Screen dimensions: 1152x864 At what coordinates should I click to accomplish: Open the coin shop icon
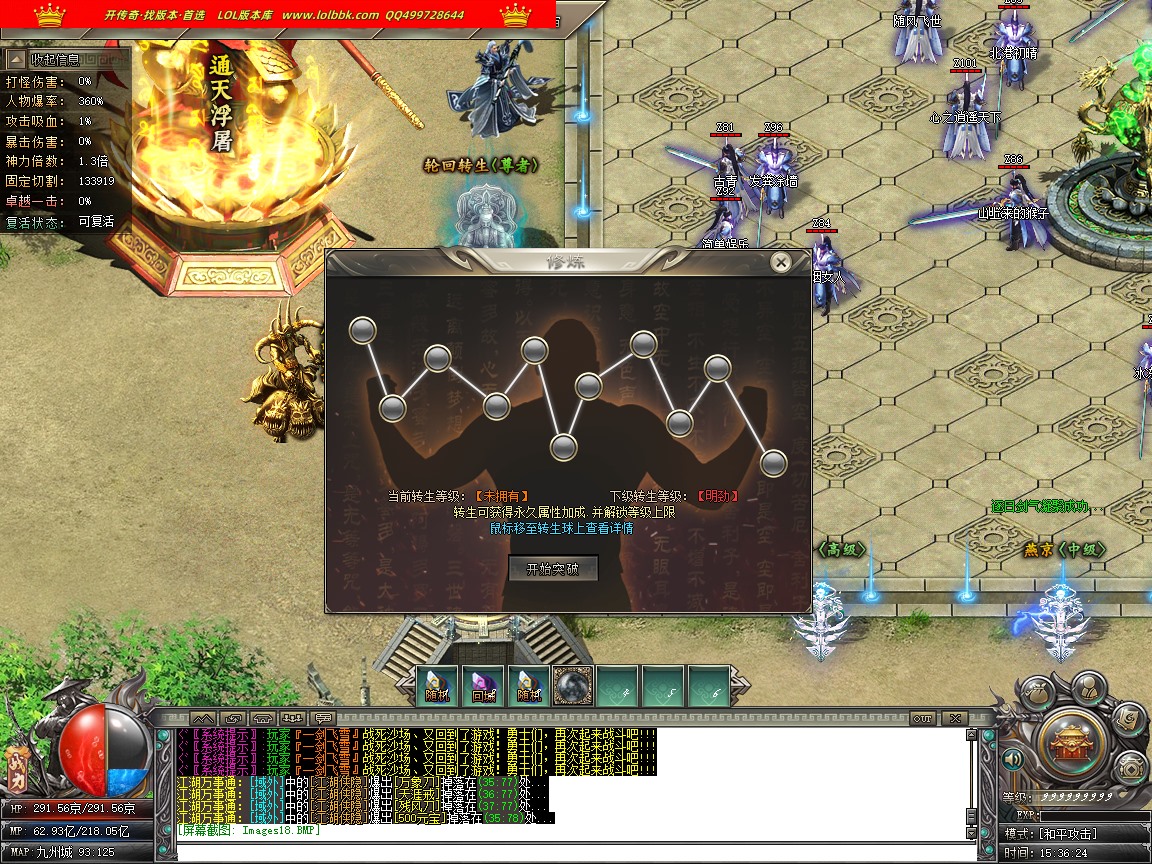pos(1131,768)
